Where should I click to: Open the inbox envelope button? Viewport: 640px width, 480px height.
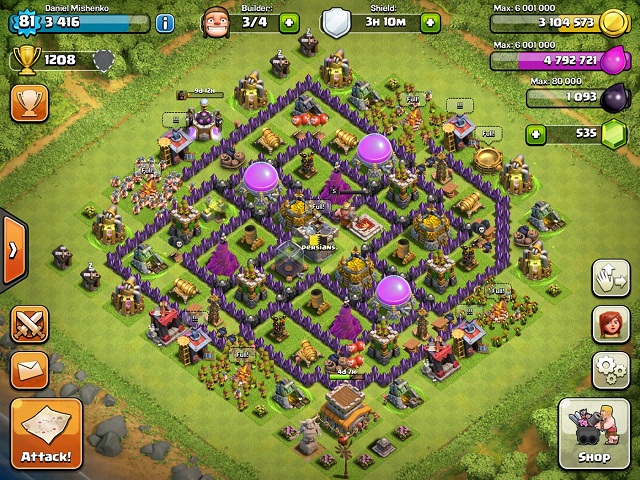pos(30,370)
